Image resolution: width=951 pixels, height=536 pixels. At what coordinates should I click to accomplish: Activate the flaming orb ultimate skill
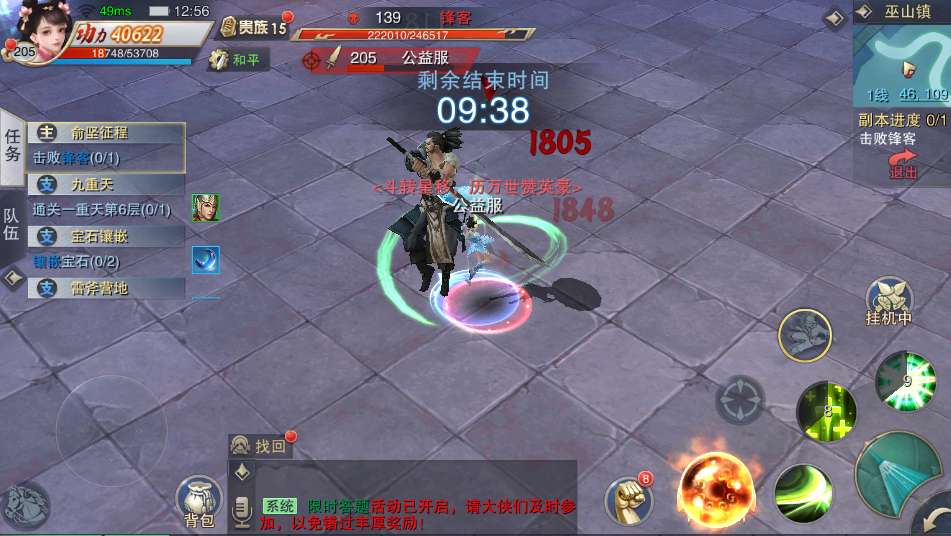pos(718,487)
